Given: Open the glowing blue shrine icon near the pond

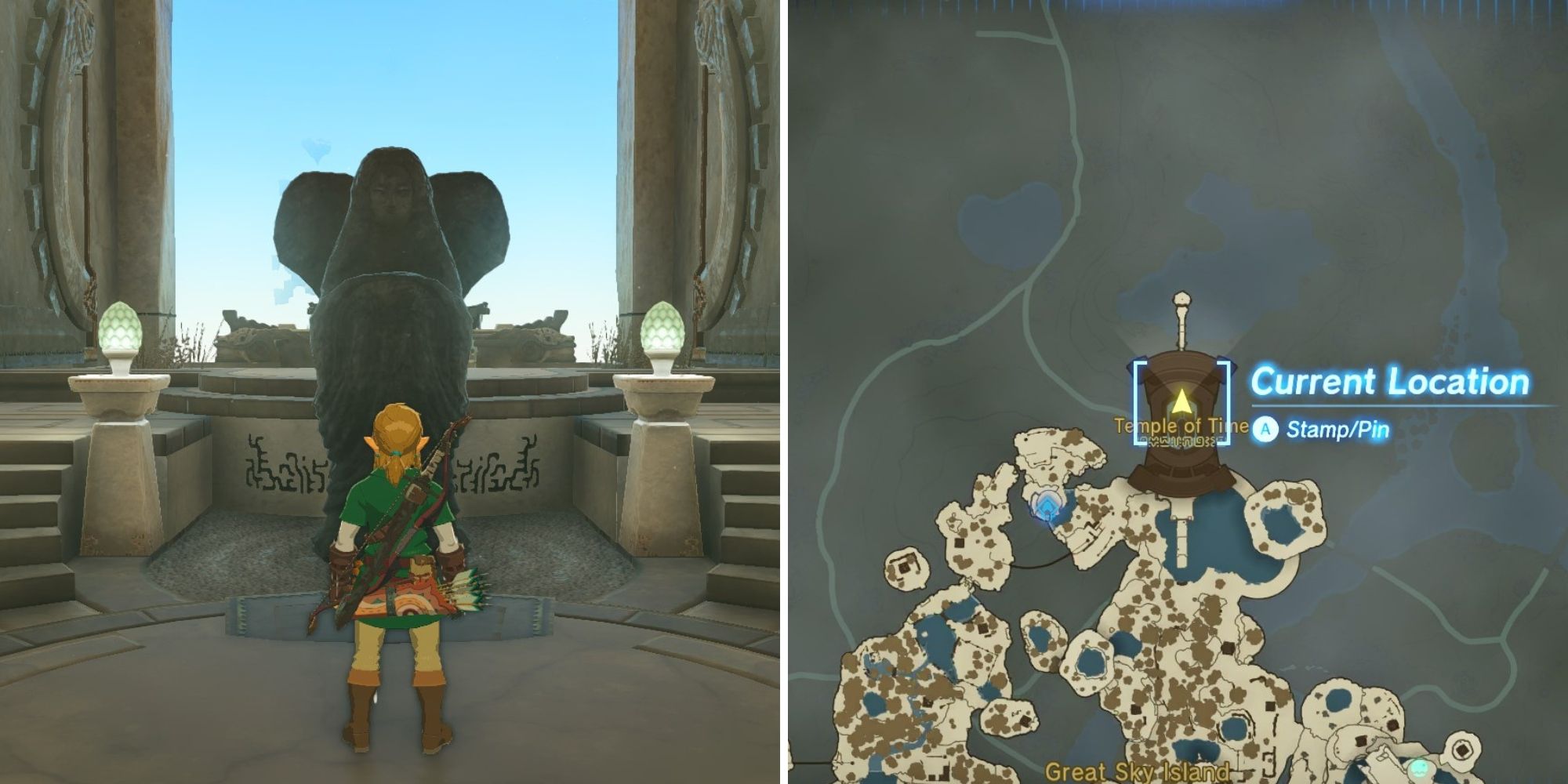Looking at the screenshot, I should (1047, 506).
